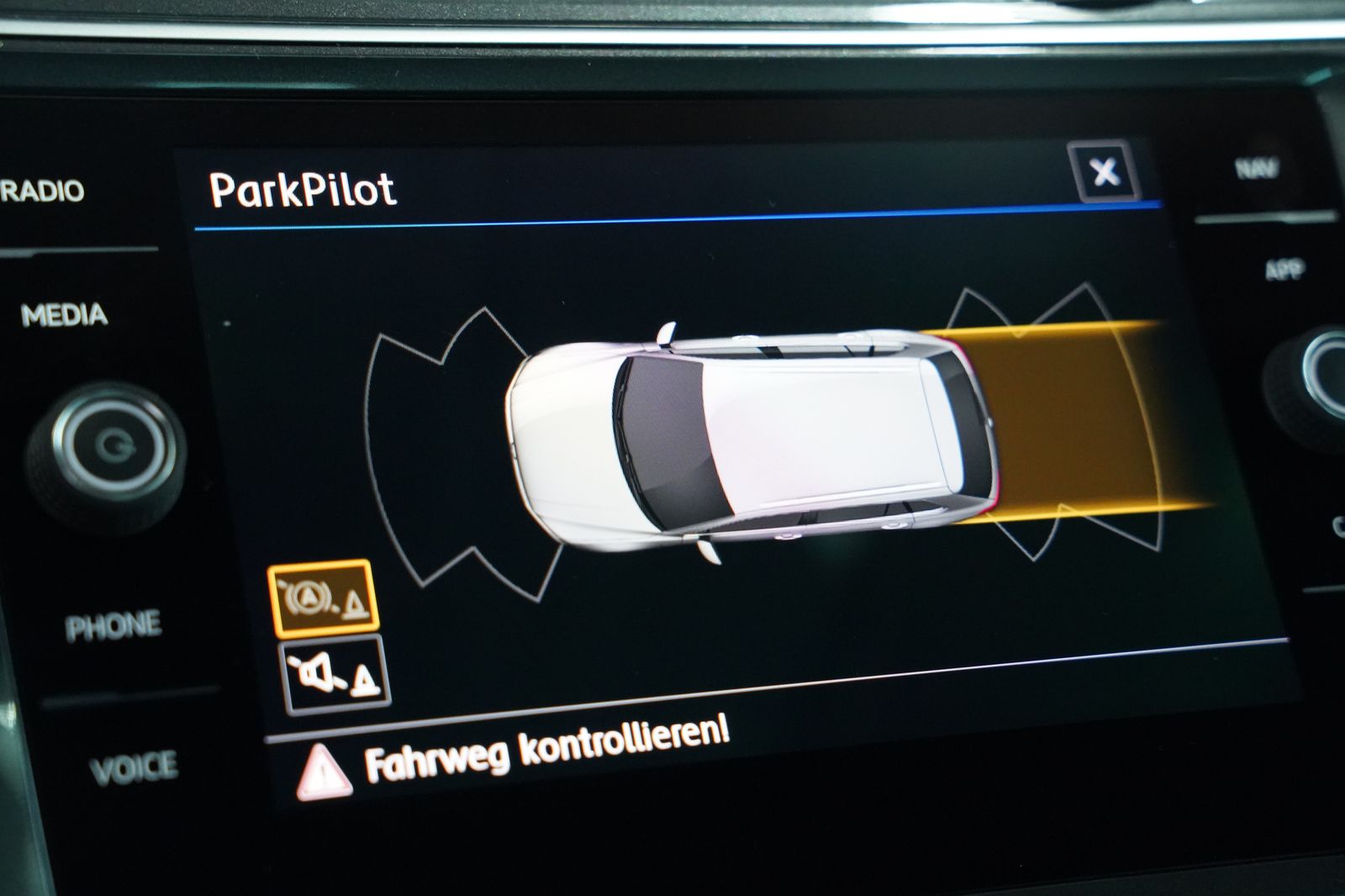Open the APP menu

pos(1283,270)
